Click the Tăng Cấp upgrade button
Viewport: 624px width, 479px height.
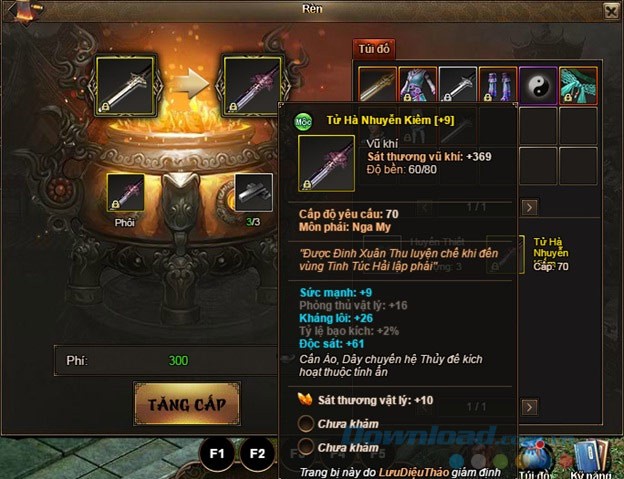coord(187,403)
